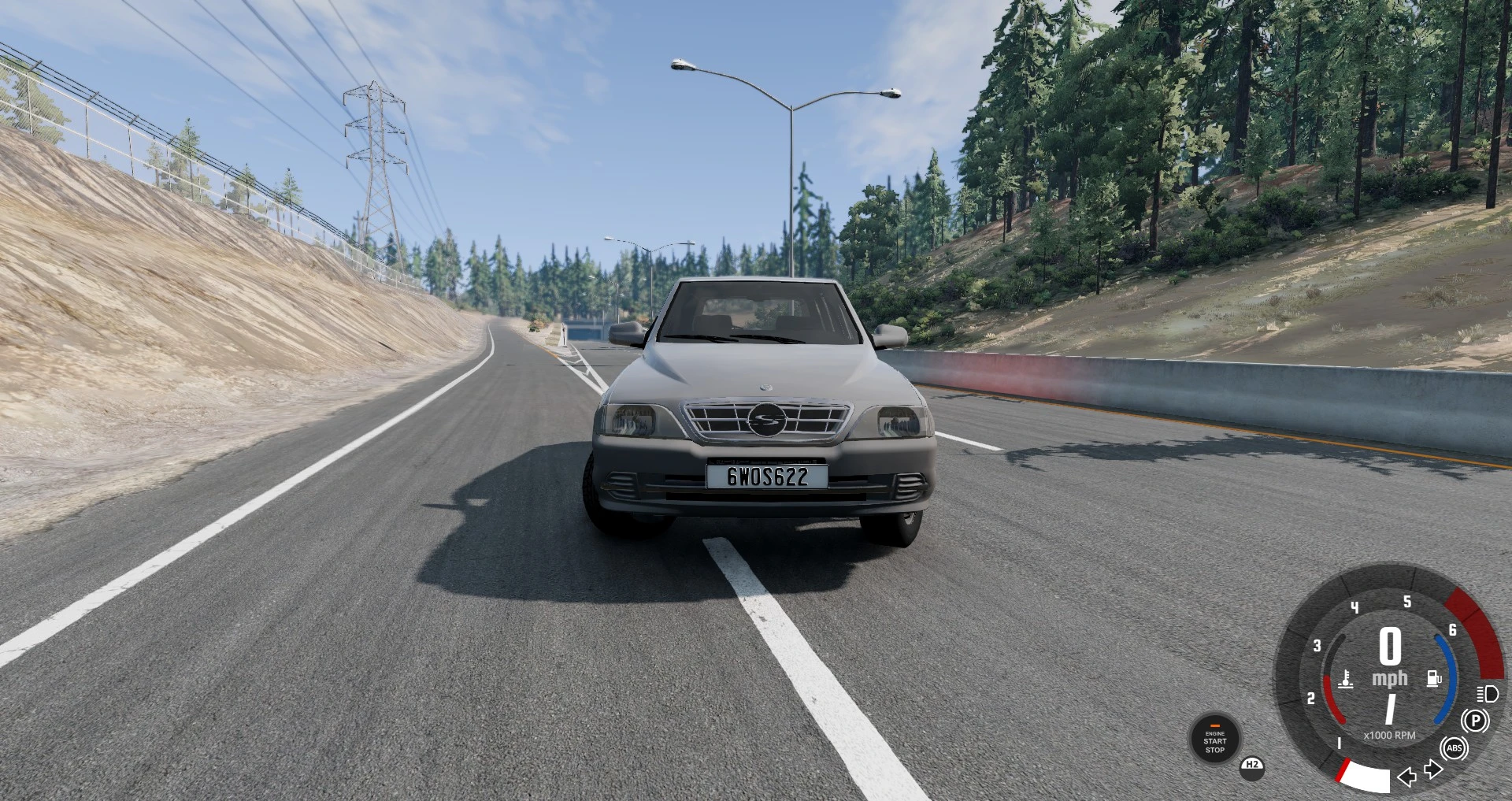Click the number 3 on the tachometer
Screen dimensions: 1512x801
click(x=1317, y=646)
